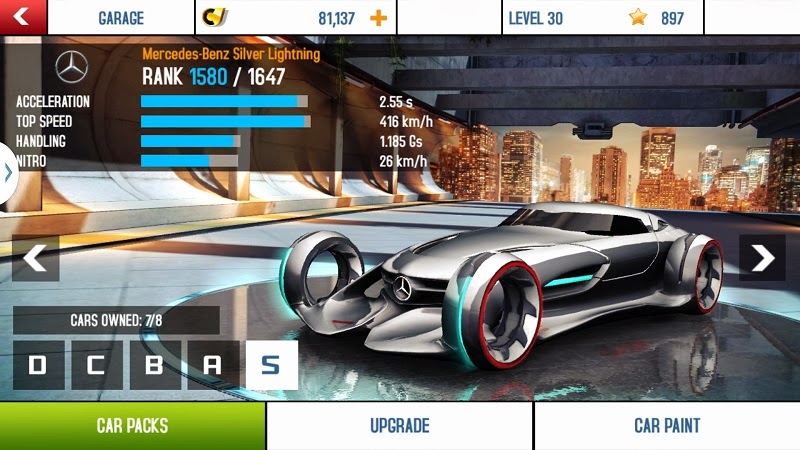Expand the side panel arrow tab
This screenshot has width=800, height=450.
tap(8, 172)
